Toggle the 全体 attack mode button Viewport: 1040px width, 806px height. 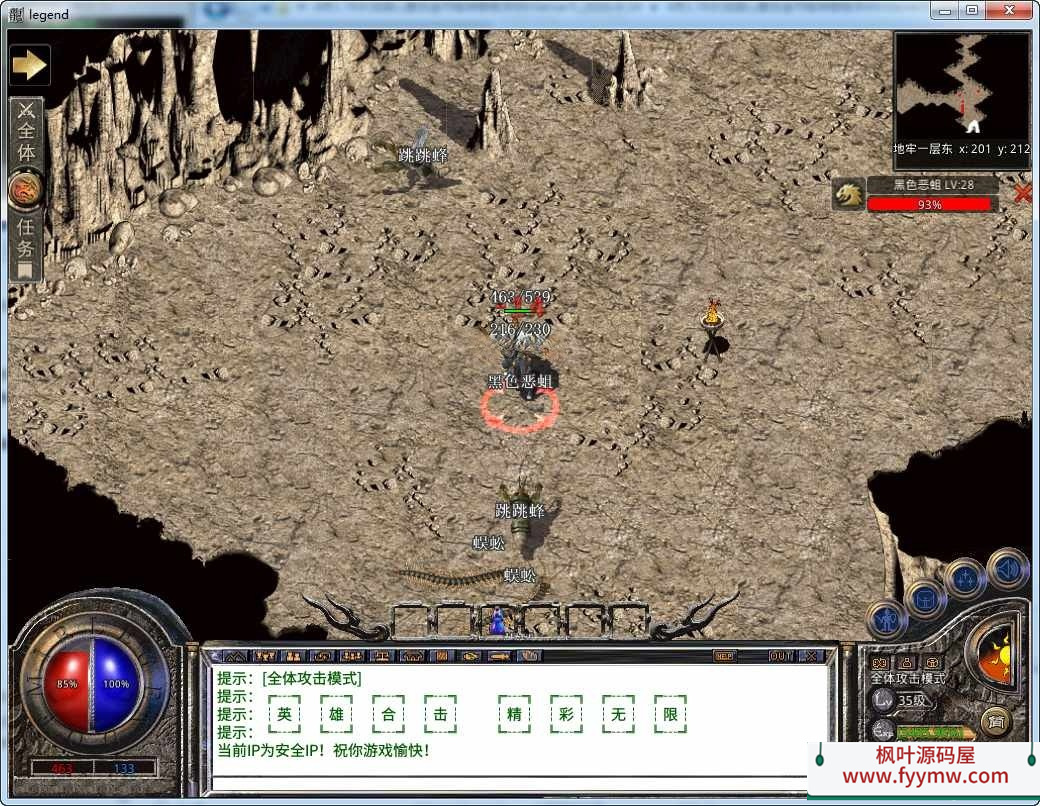26,133
